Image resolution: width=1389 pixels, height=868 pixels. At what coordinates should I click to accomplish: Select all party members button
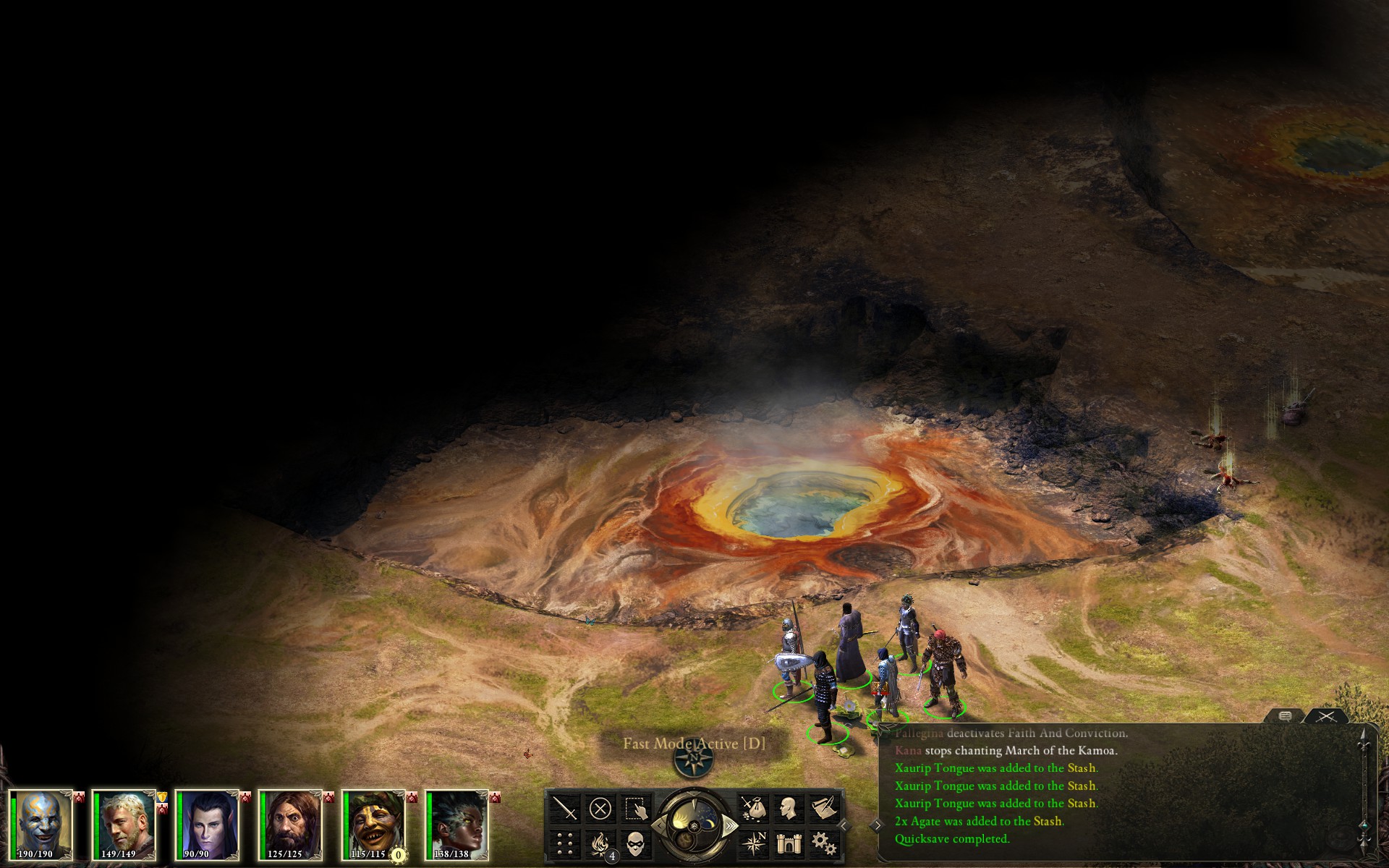(635, 807)
